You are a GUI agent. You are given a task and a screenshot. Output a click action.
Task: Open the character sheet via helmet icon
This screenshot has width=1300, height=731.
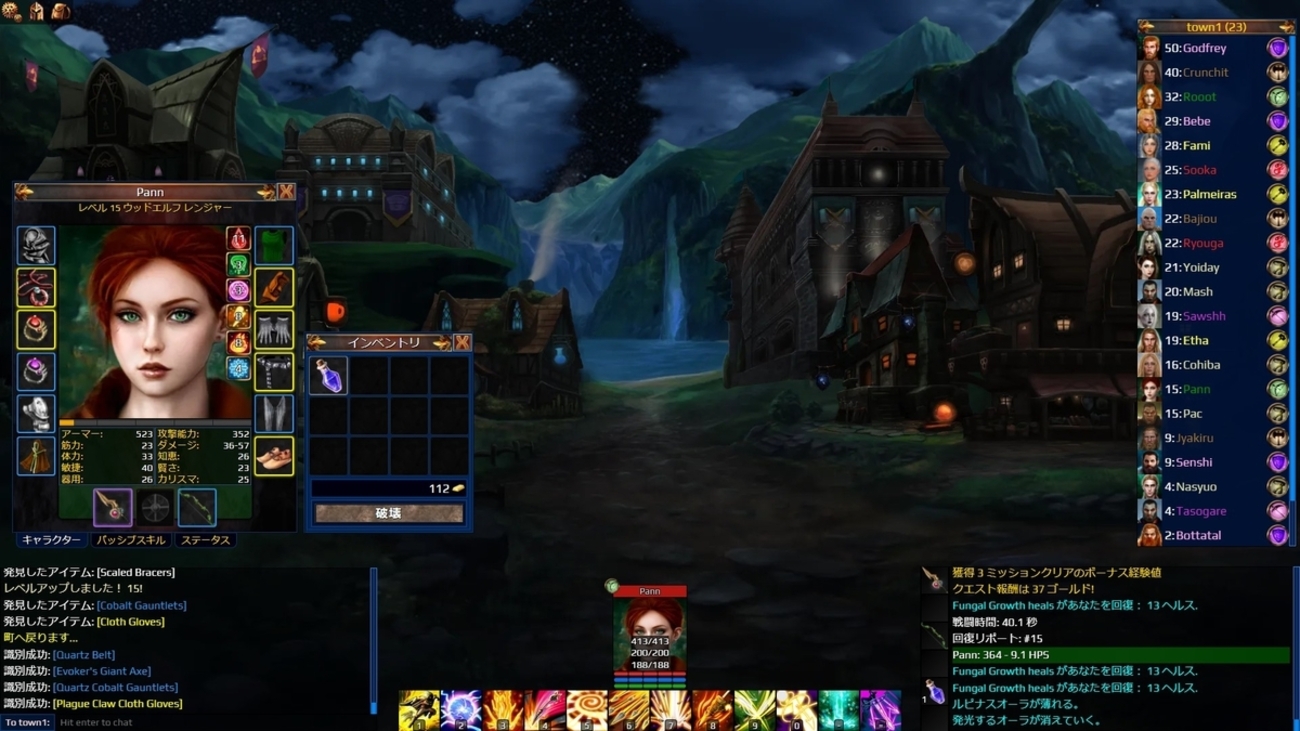tap(36, 11)
